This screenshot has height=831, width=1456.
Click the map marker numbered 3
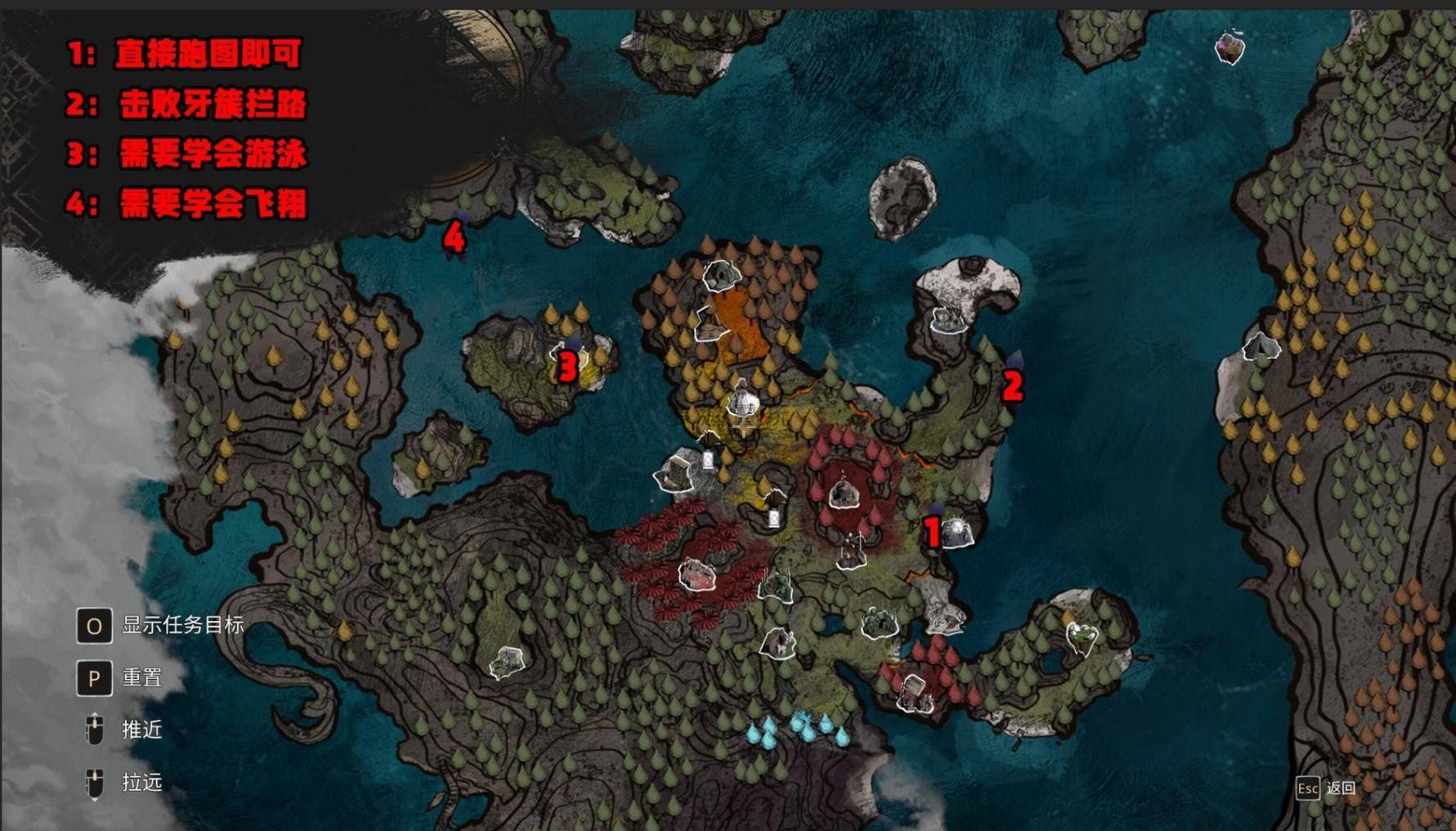click(x=567, y=367)
